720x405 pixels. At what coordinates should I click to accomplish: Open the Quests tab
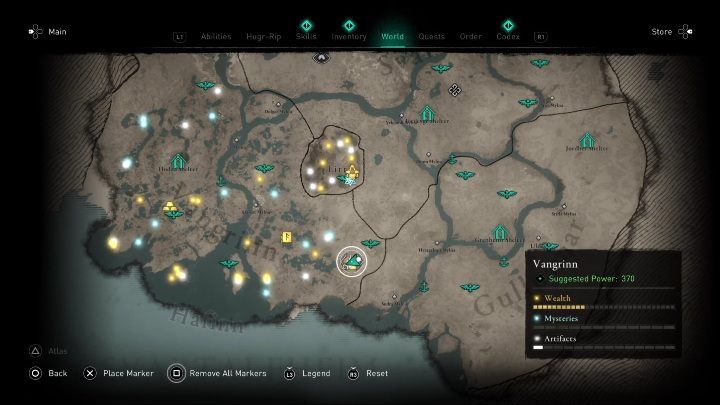tap(432, 36)
